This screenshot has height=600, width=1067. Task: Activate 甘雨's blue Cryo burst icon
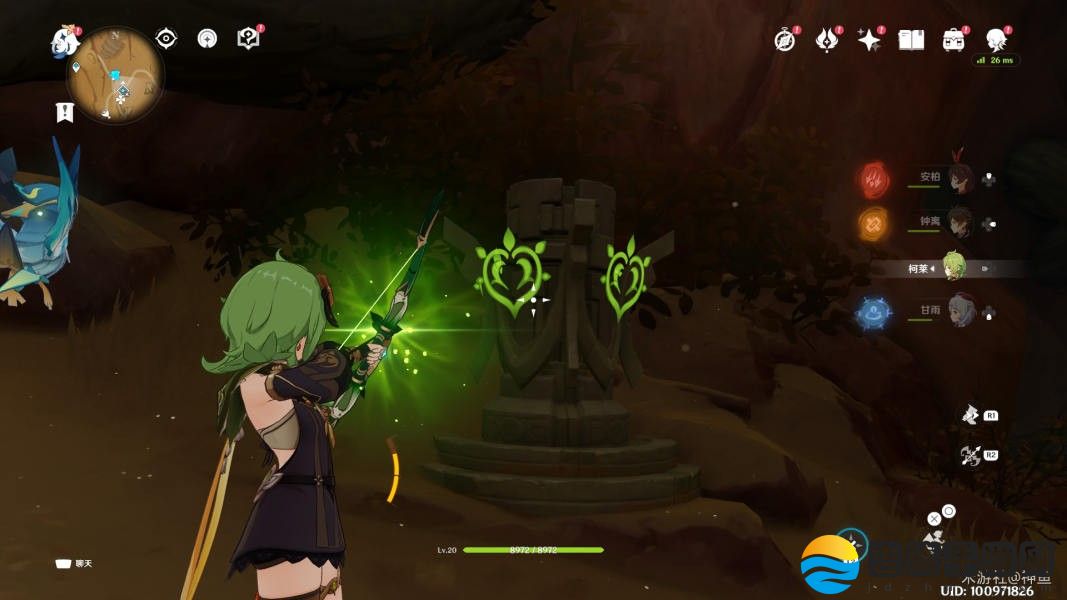coord(872,312)
